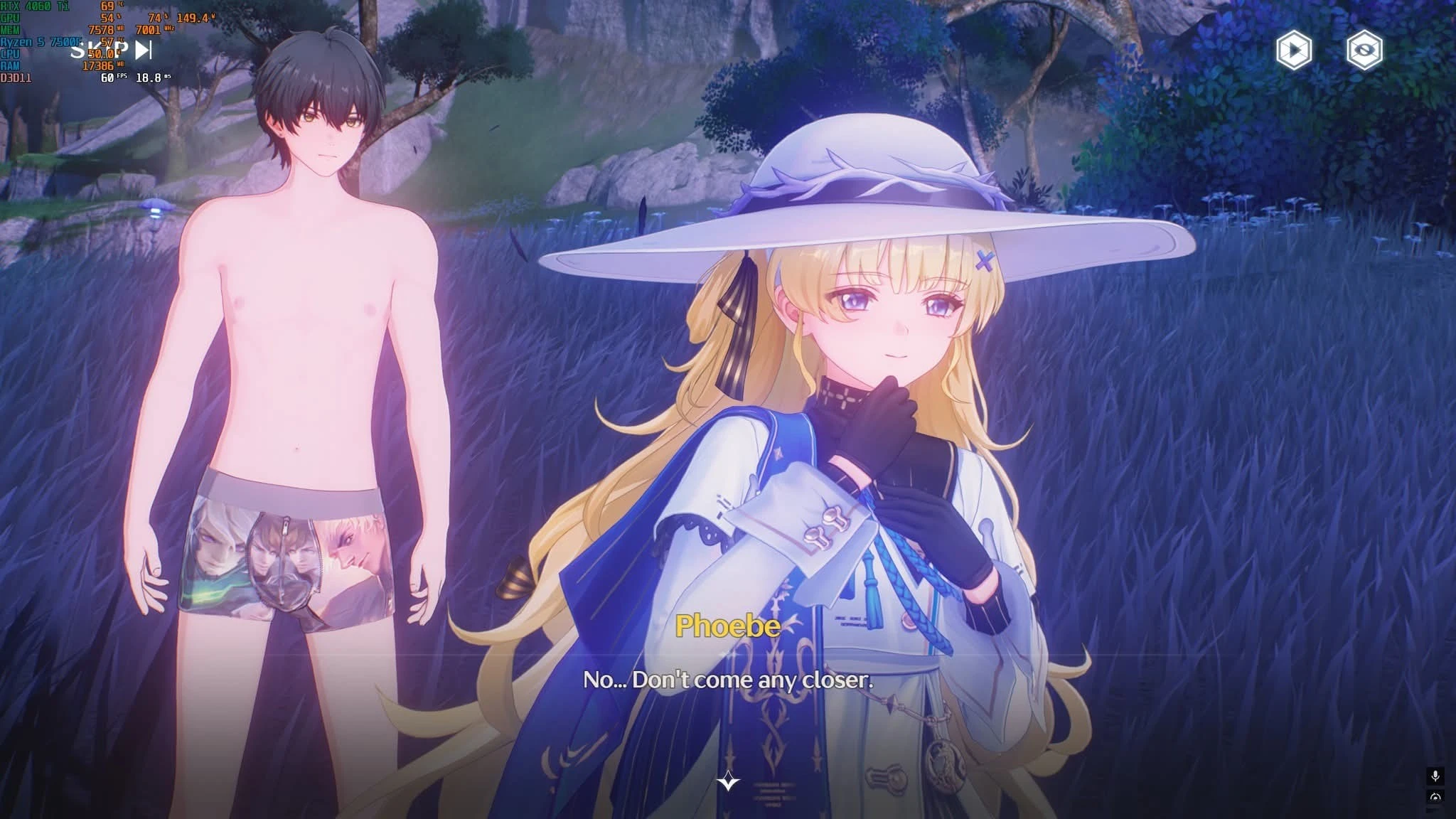The width and height of the screenshot is (1456, 819).
Task: Click the microphone overlay icon
Action: 1435,775
